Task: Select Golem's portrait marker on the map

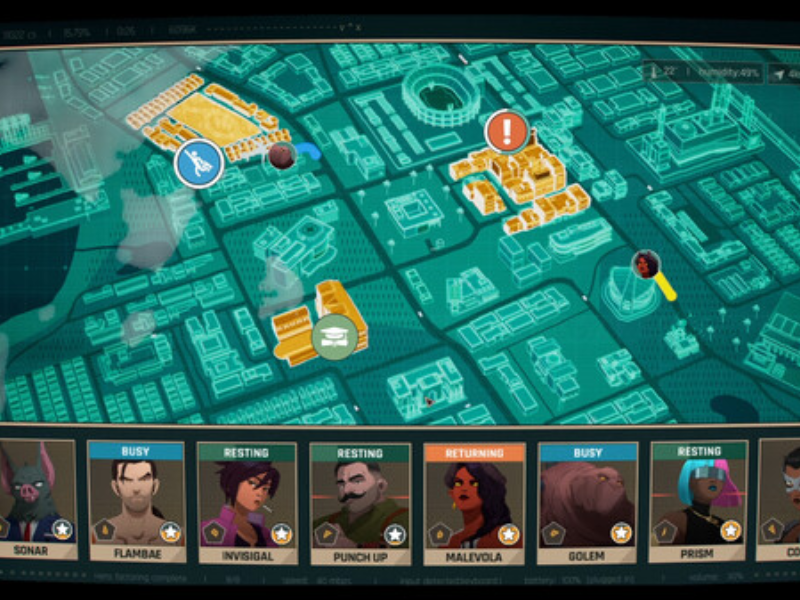Action: [x=282, y=156]
